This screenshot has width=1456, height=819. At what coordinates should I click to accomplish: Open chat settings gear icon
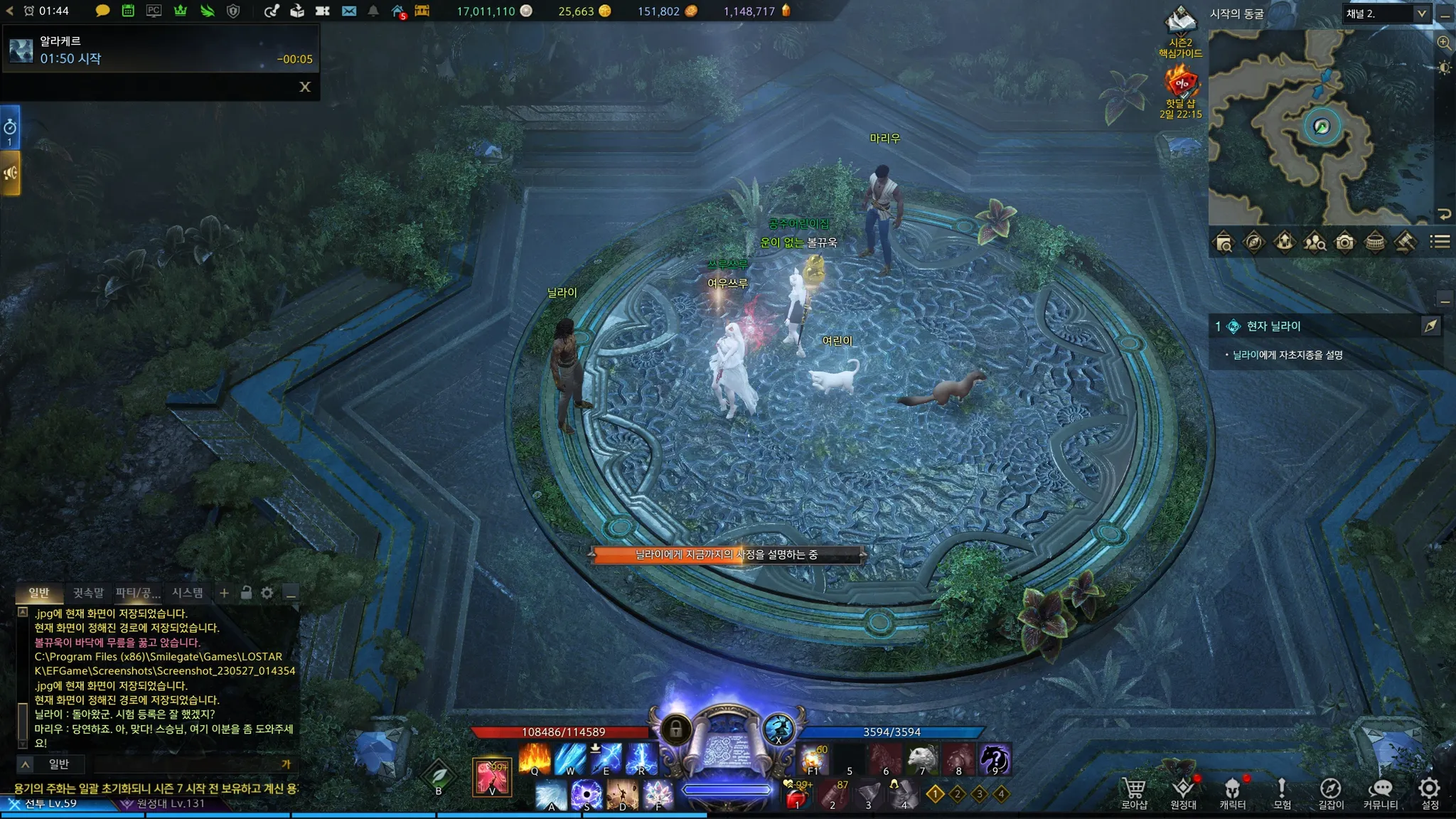click(267, 592)
